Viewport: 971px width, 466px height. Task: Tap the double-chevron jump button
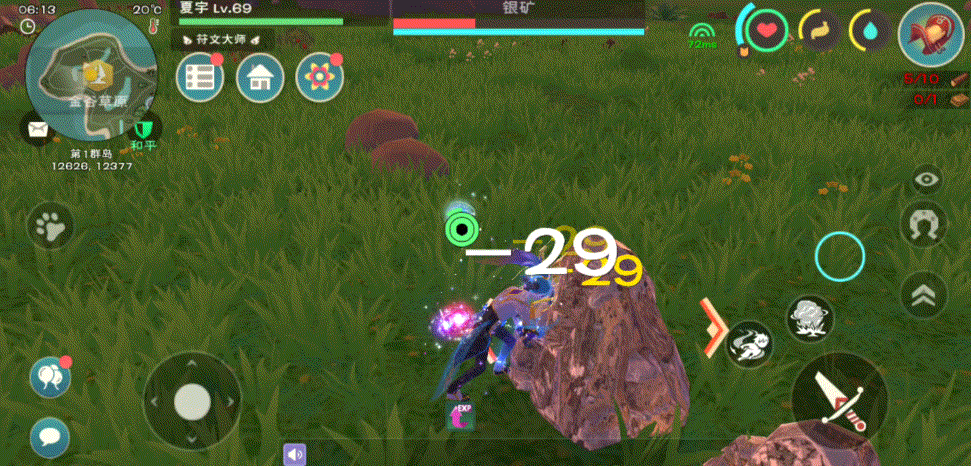pyautogui.click(x=924, y=294)
